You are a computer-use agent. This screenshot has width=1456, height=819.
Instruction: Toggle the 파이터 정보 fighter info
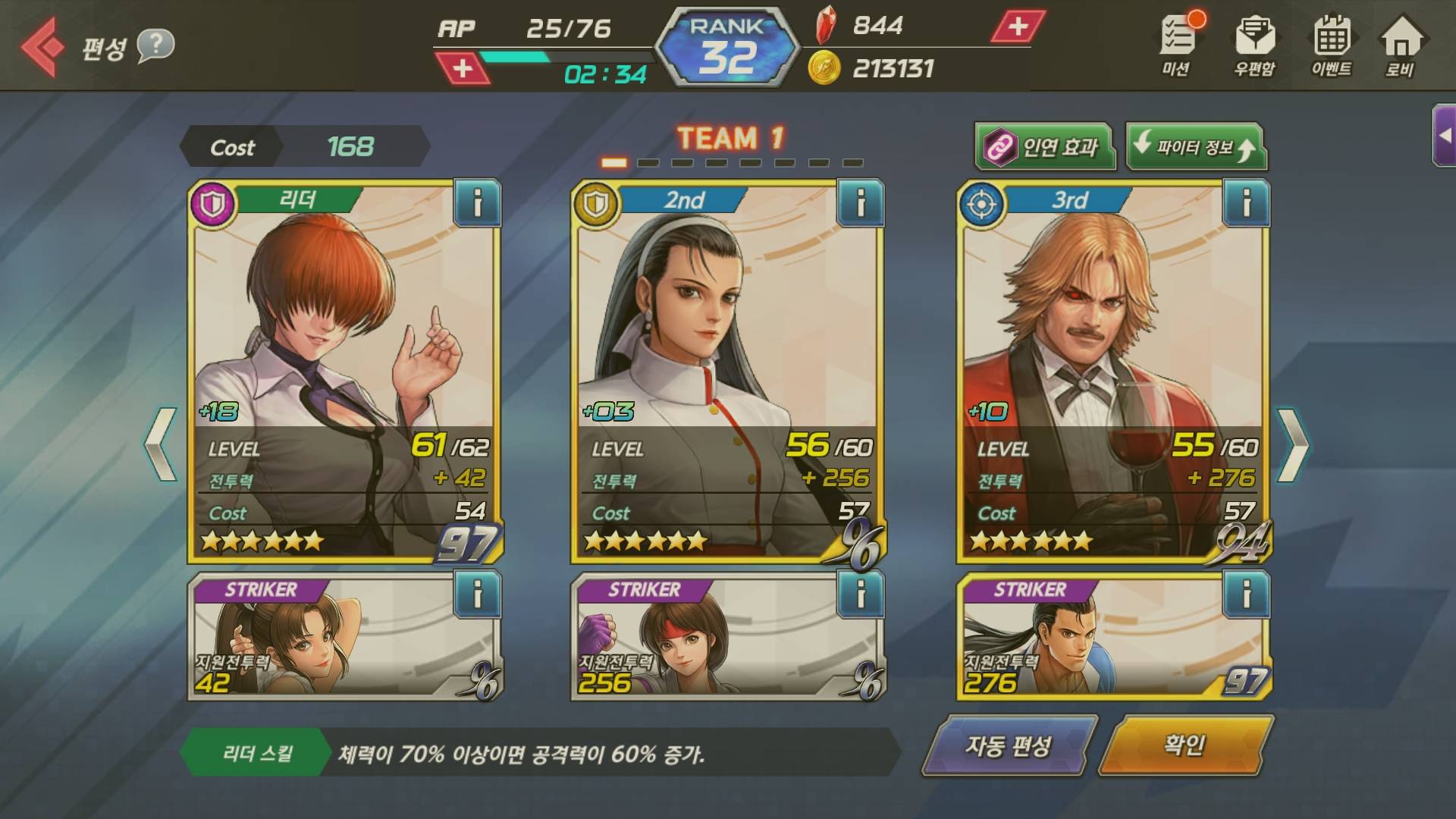[x=1195, y=146]
